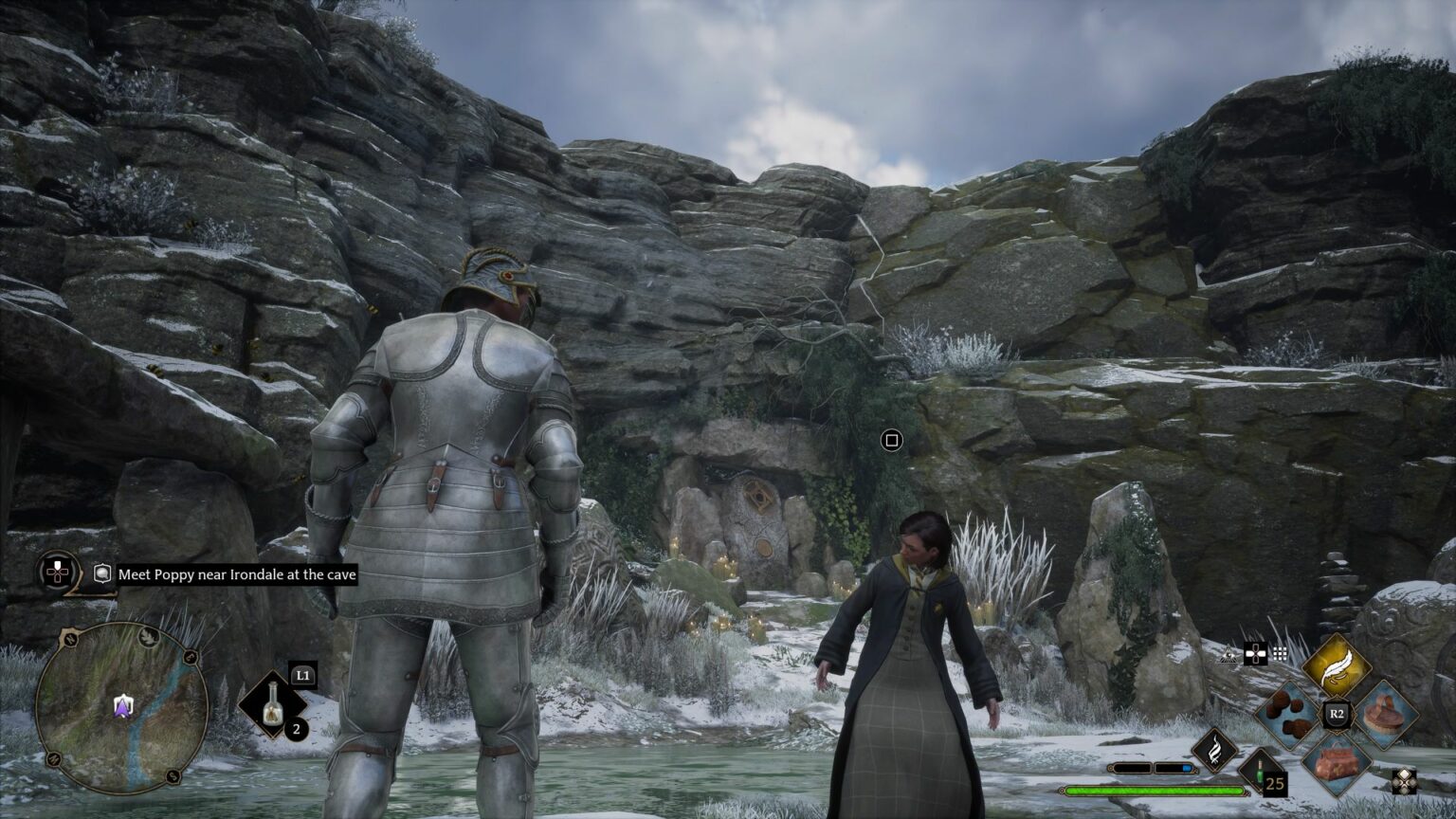Click the purple player arrow on minimap
The width and height of the screenshot is (1456, 819).
tap(122, 705)
